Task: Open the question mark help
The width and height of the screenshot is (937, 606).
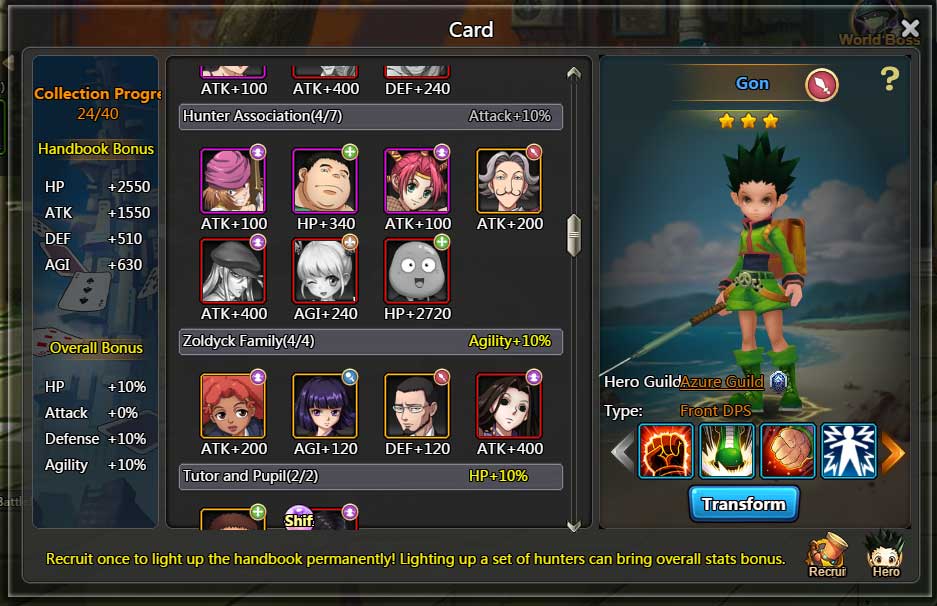Action: [x=890, y=80]
